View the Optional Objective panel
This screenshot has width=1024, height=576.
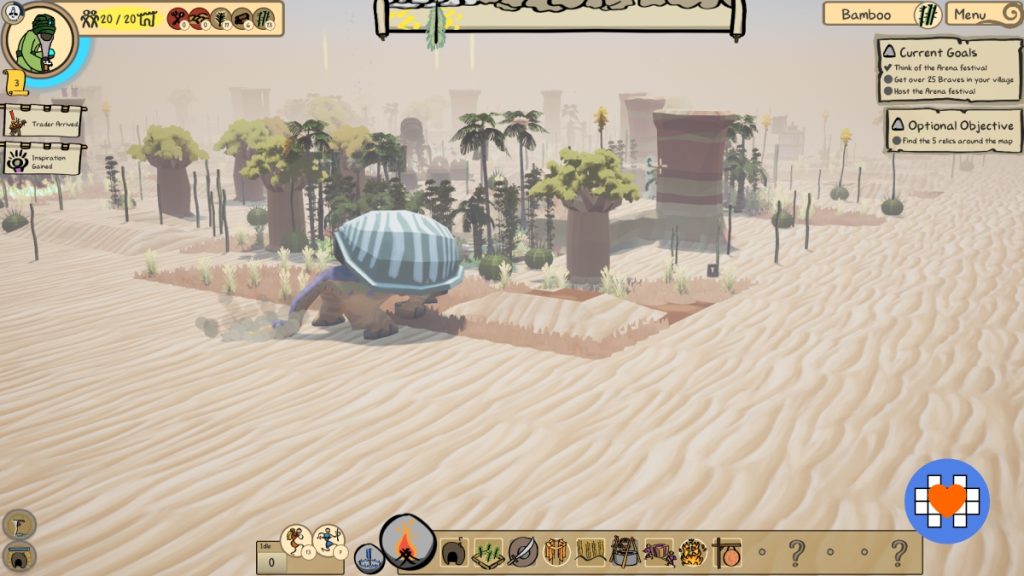953,131
